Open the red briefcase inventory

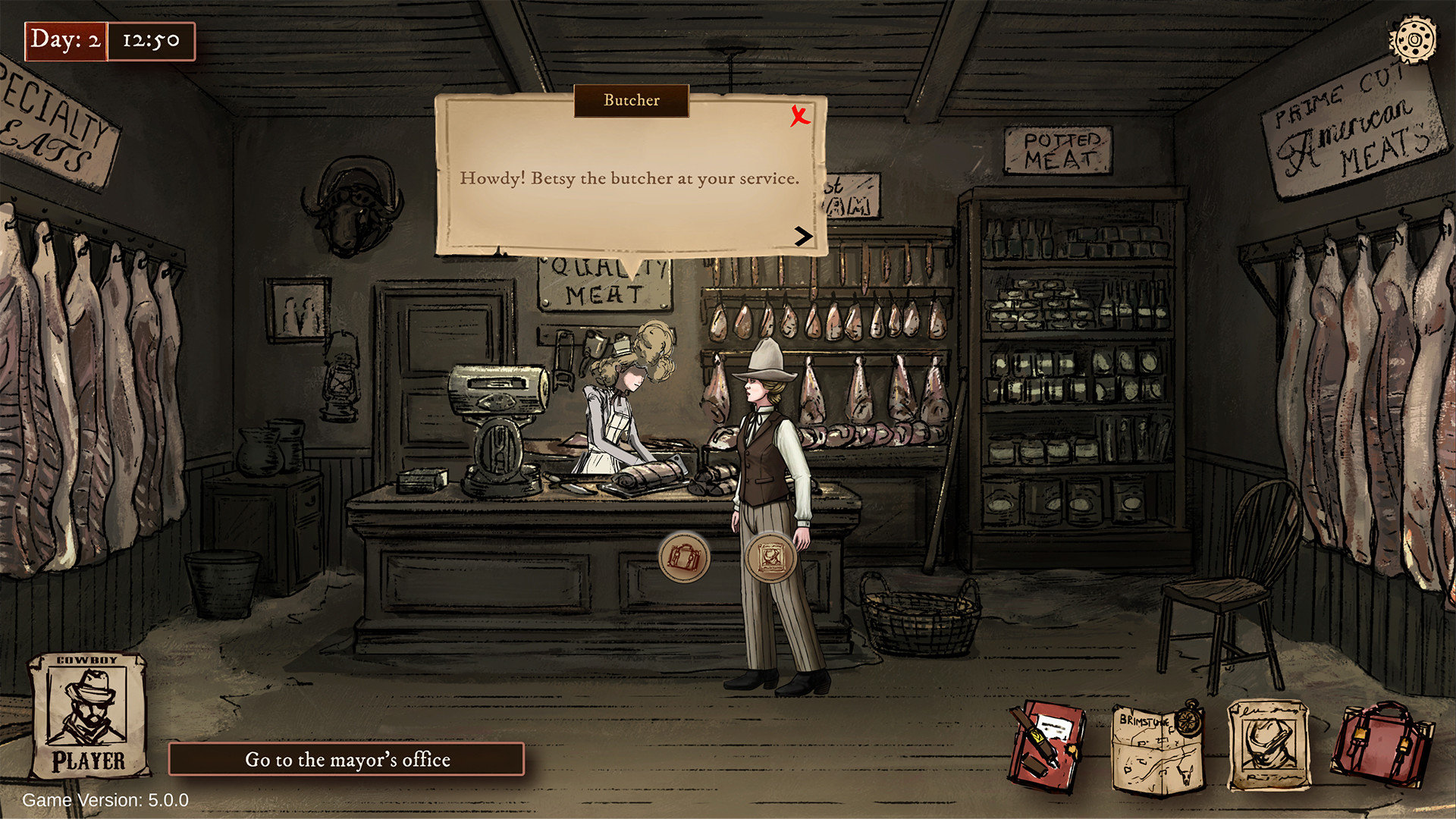point(1380,743)
